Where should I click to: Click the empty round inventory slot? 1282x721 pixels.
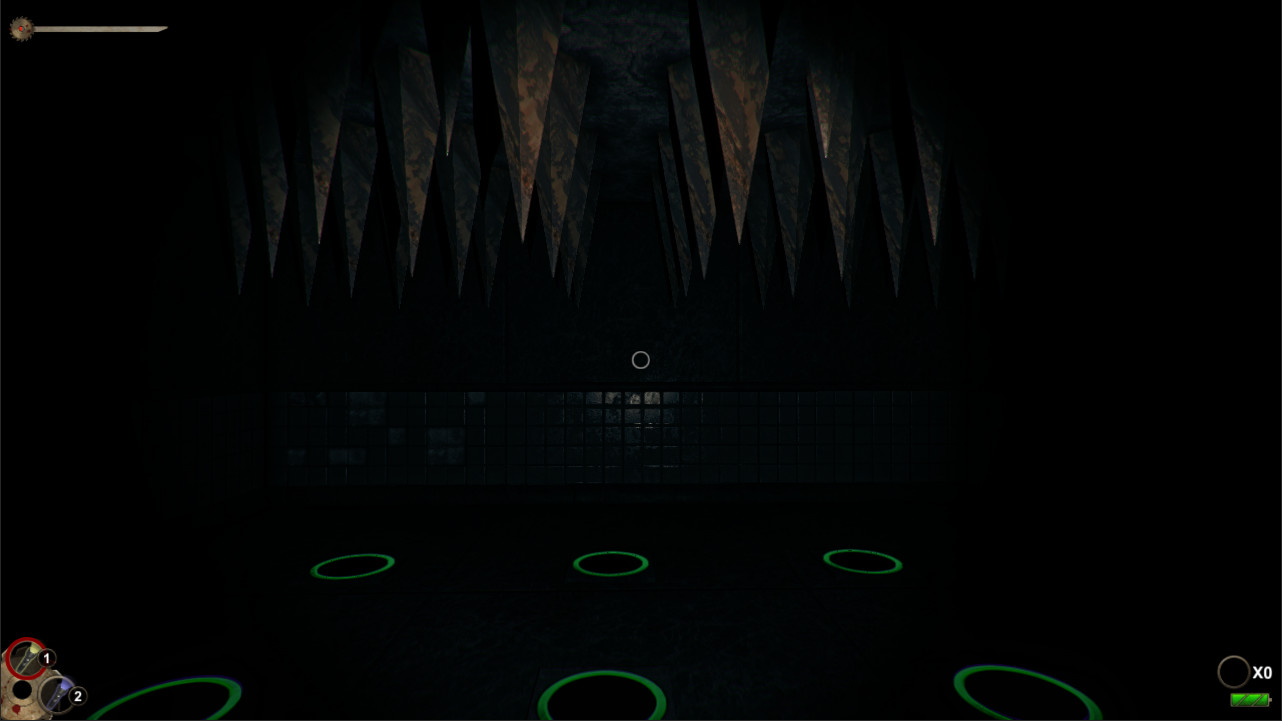20,691
